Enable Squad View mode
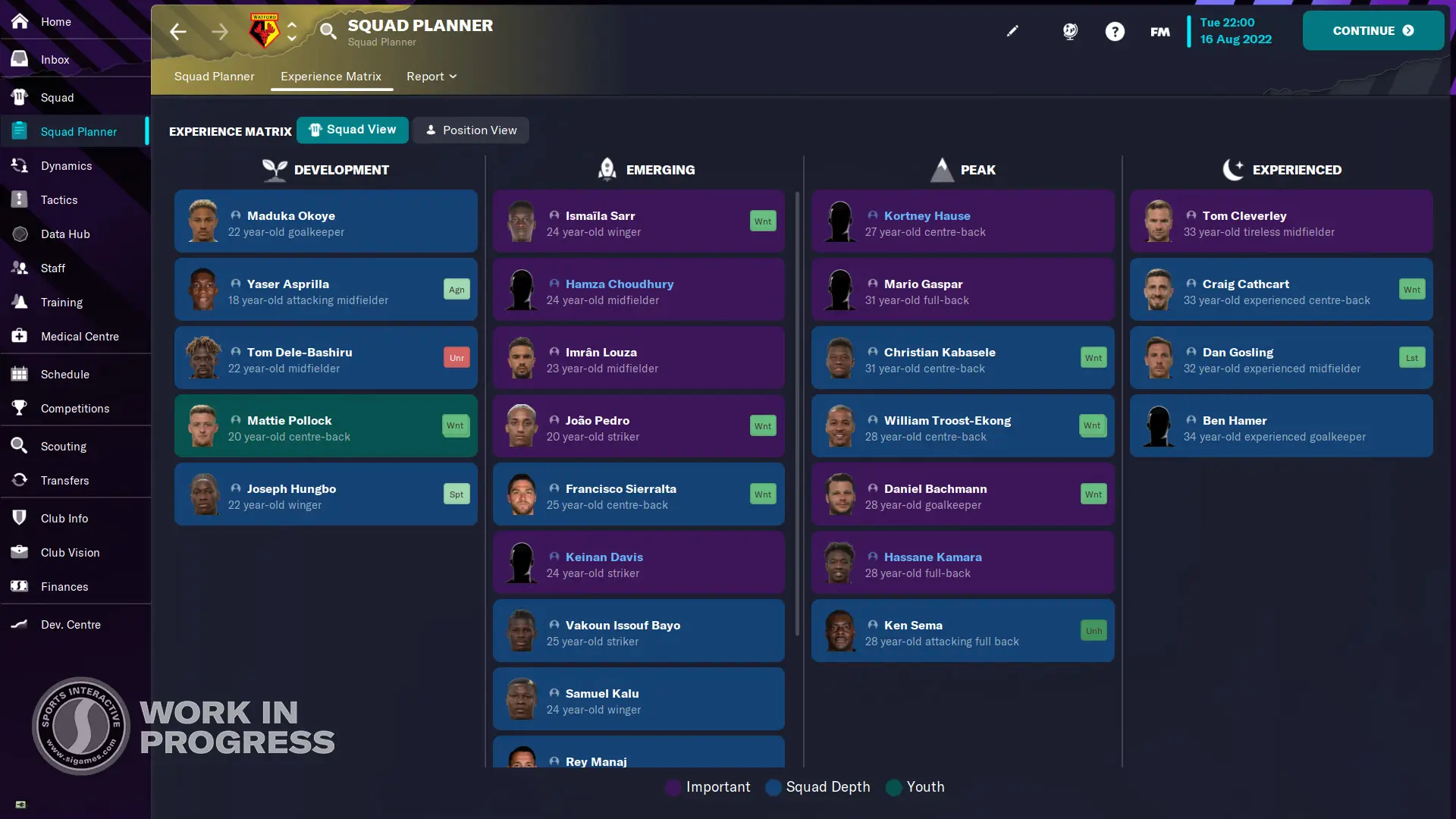 point(353,130)
